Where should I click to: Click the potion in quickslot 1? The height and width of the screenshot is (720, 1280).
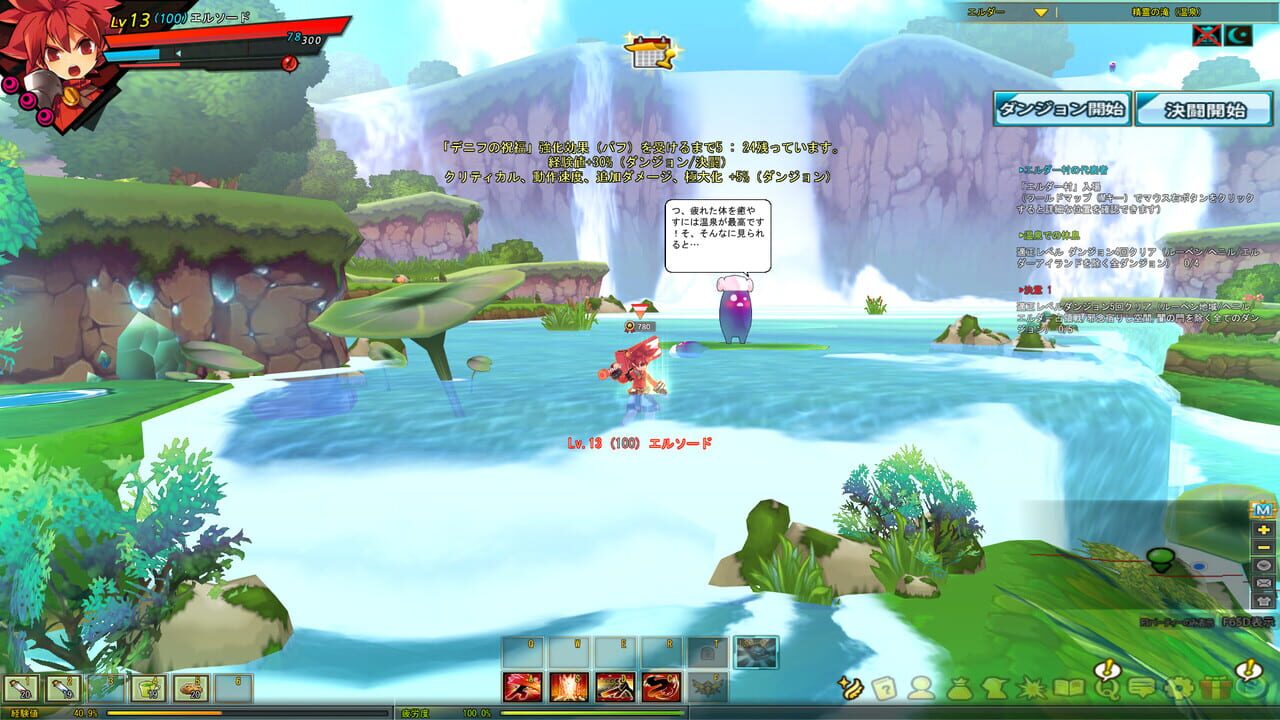[24, 687]
